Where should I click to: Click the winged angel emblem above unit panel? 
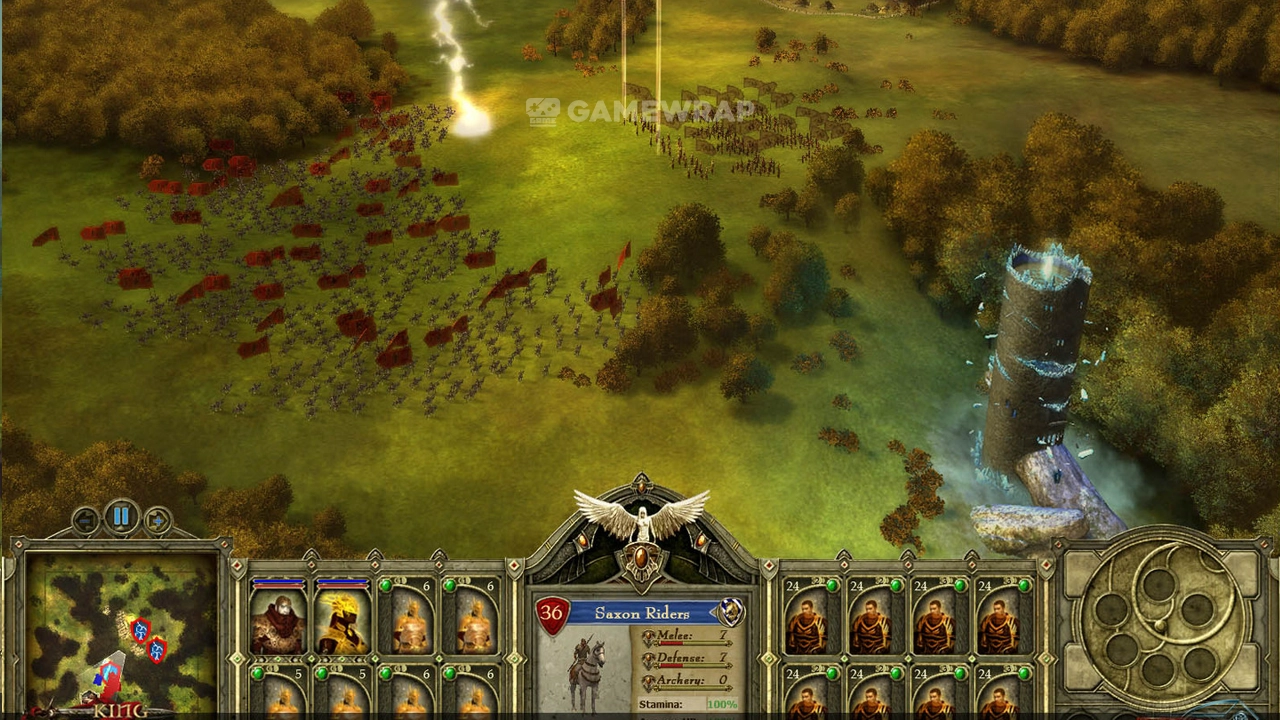point(641,517)
